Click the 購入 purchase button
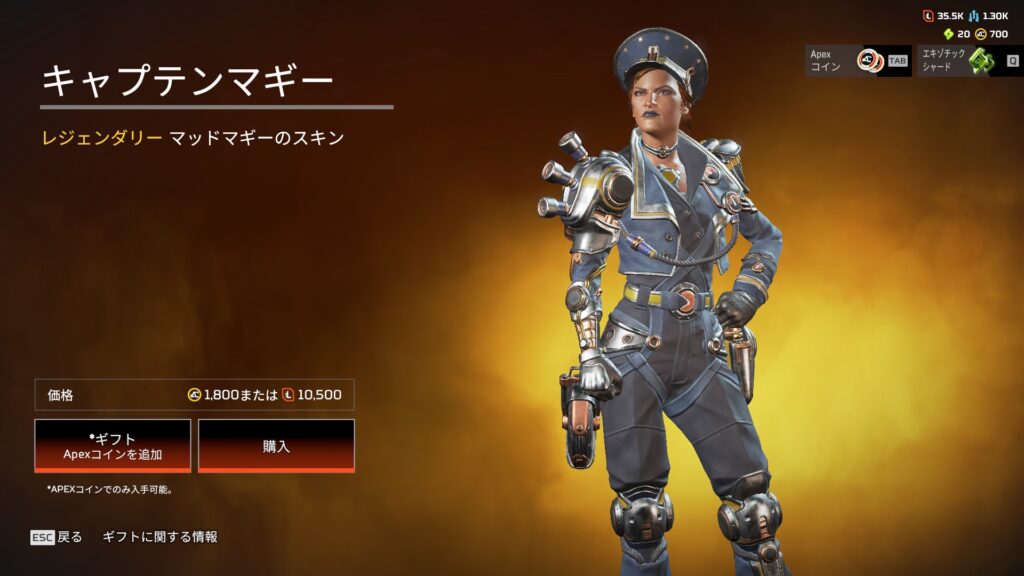The width and height of the screenshot is (1024, 576). point(276,445)
